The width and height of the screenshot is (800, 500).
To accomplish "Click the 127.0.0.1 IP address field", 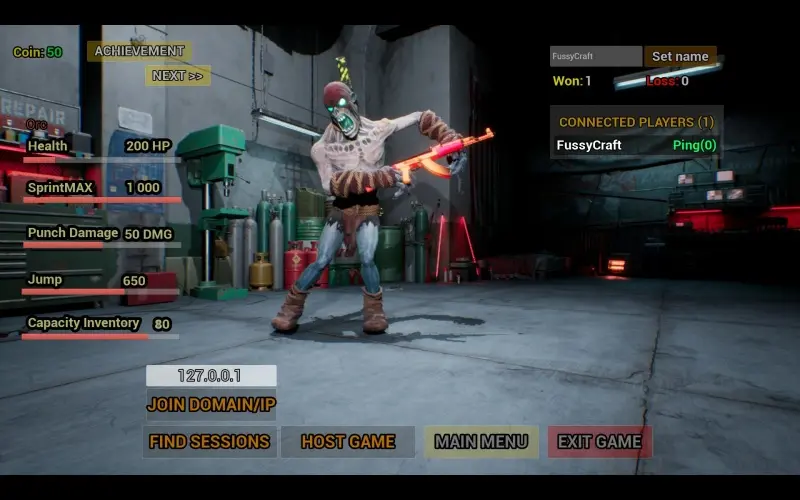I will click(x=211, y=376).
